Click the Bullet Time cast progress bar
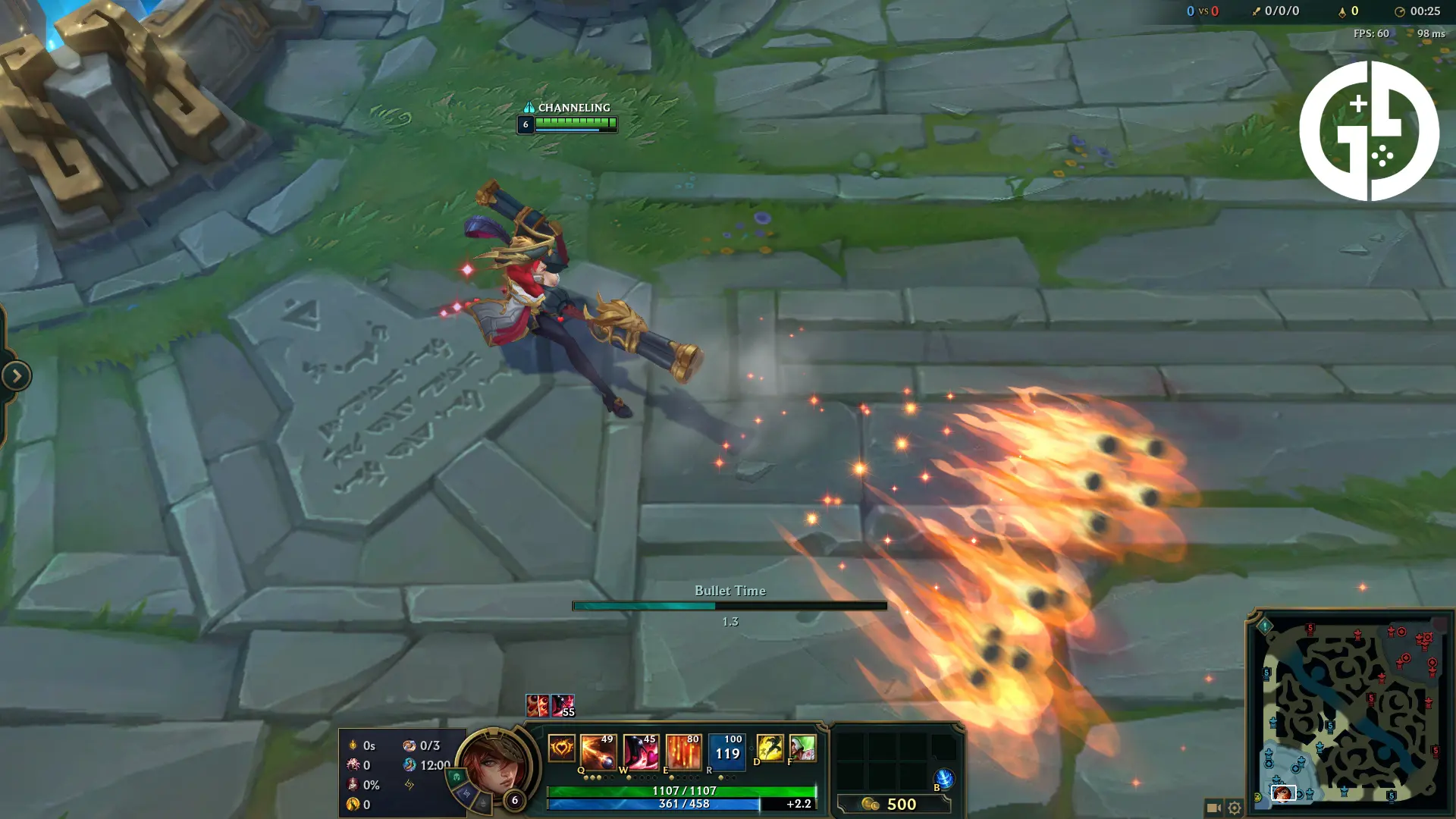Viewport: 1456px width, 819px height. [x=728, y=607]
